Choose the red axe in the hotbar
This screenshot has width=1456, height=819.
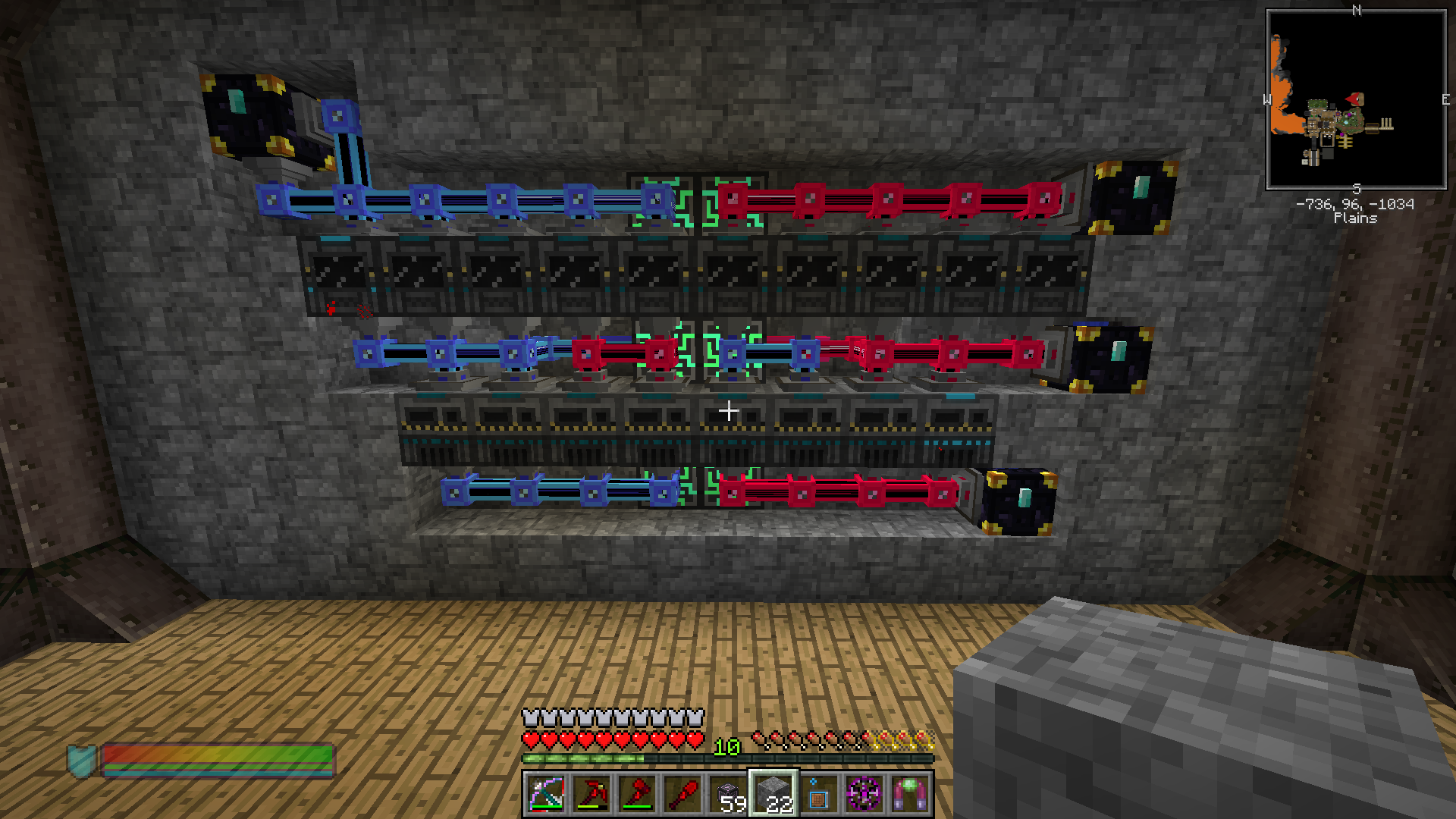pos(637,794)
